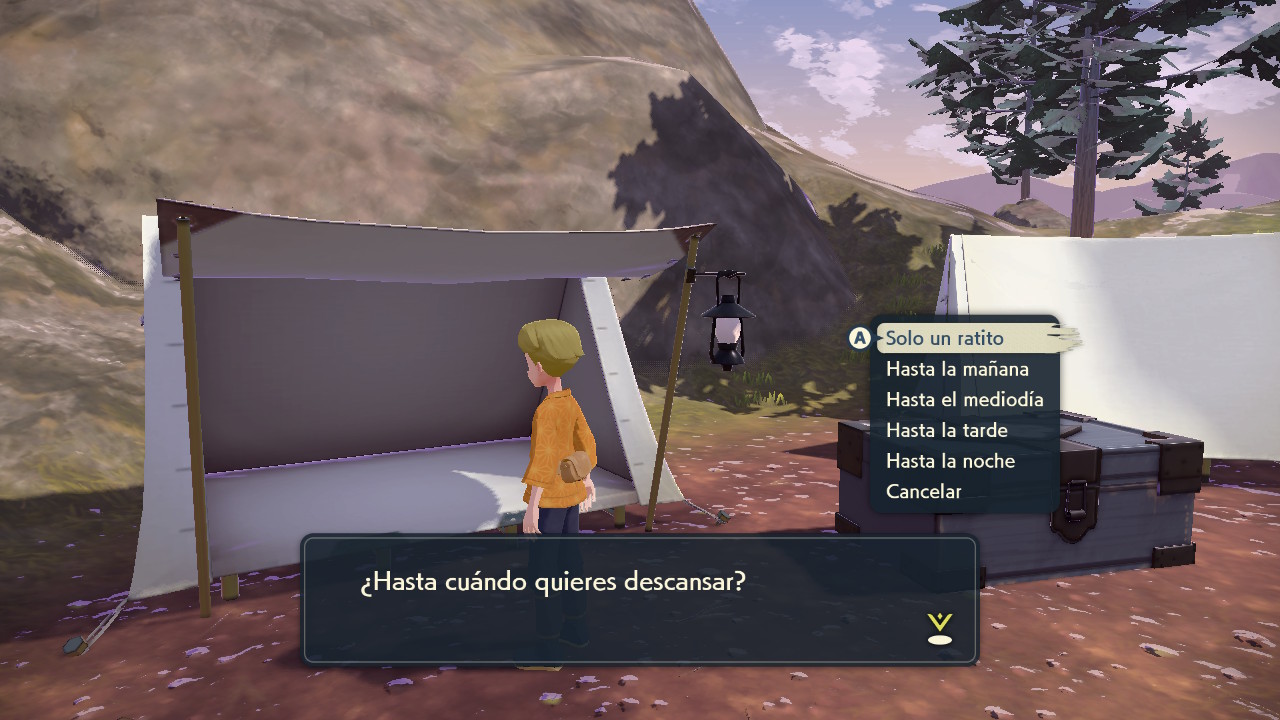Select "Hasta la mañana" to rest
Viewport: 1280px width, 720px height.
click(957, 369)
